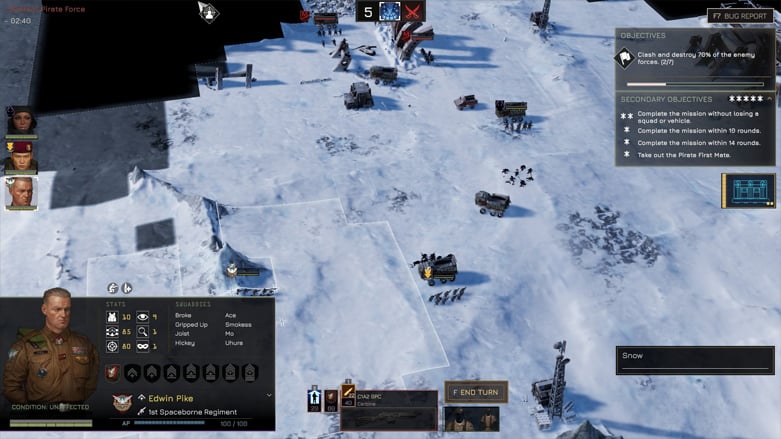The width and height of the screenshot is (781, 439).
Task: Select the C1A2 SPC Carbine weapon
Action: point(390,408)
